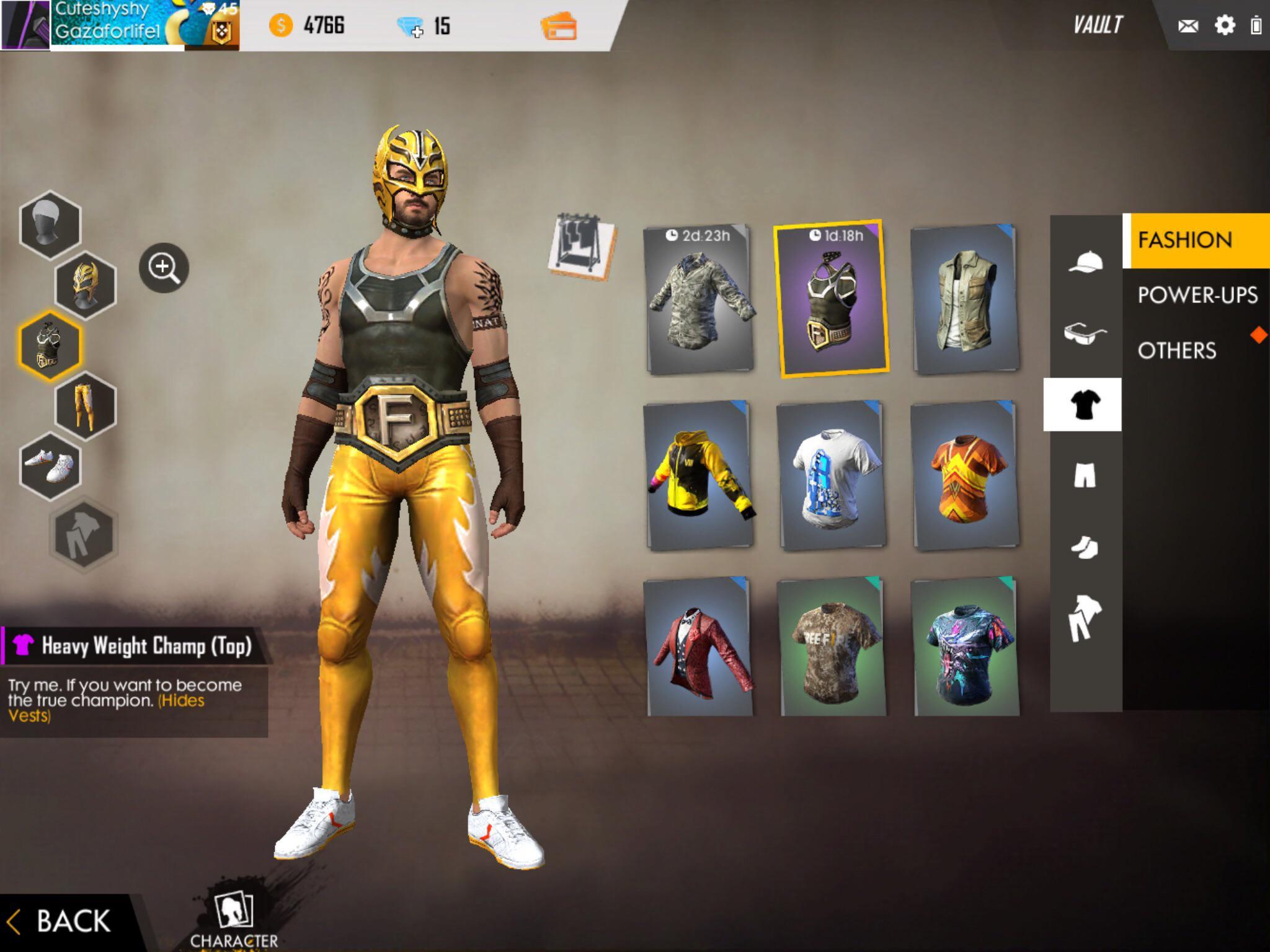This screenshot has height=952, width=1270.
Task: Open the shoes category icon
Action: (1086, 548)
